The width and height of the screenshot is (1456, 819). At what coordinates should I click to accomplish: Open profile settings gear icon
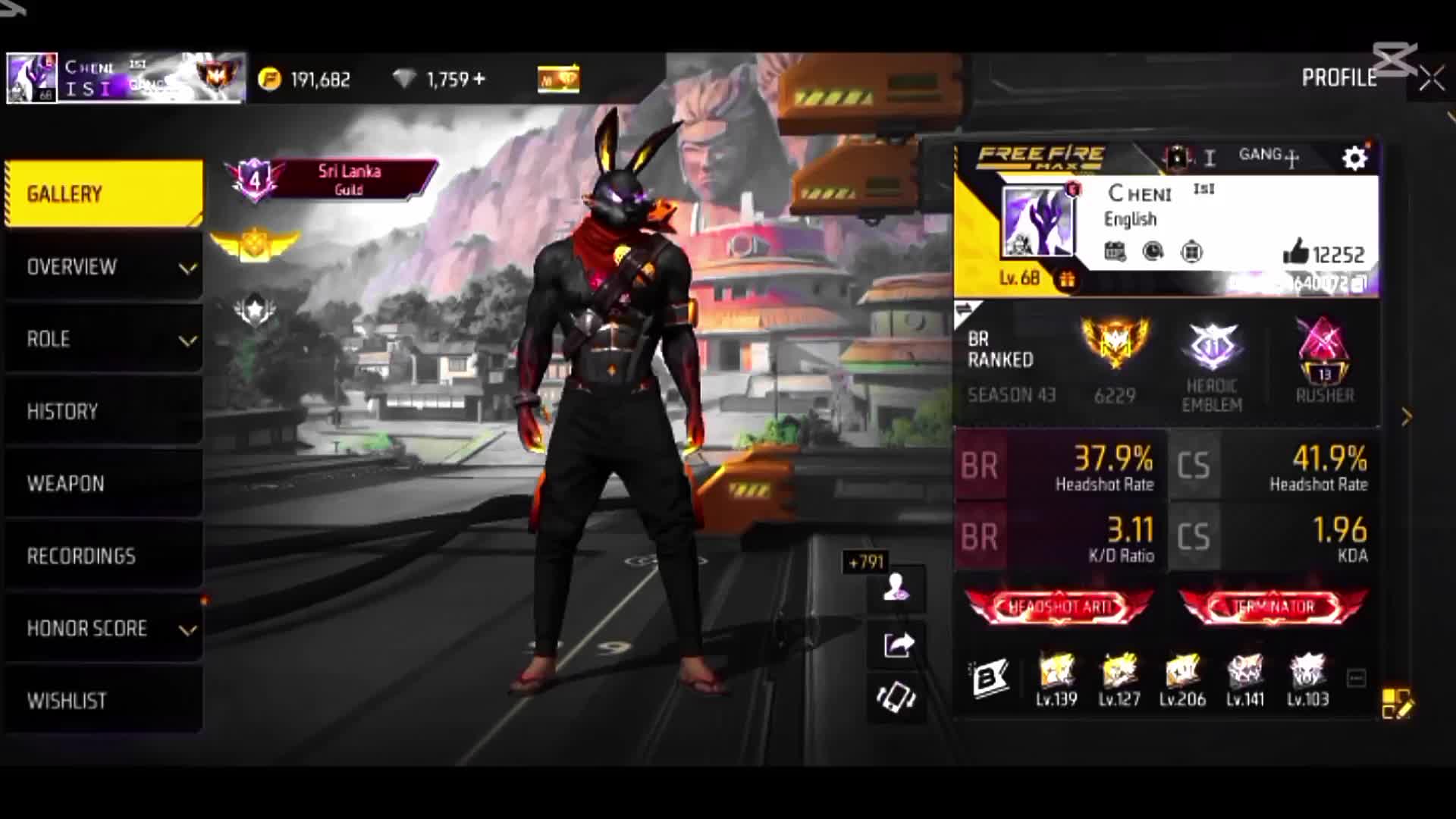(x=1354, y=158)
